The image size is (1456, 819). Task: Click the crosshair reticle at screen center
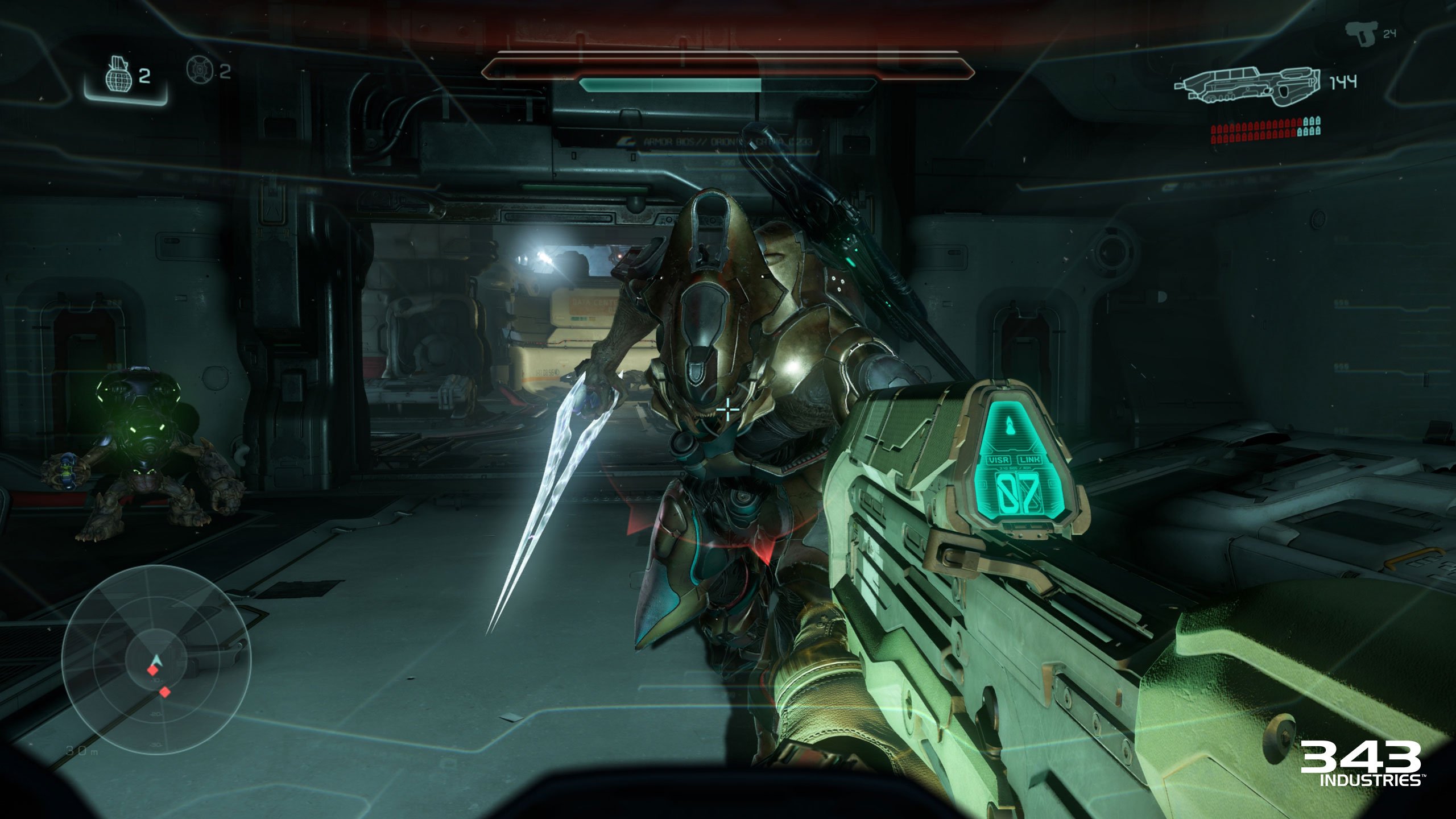(x=728, y=409)
